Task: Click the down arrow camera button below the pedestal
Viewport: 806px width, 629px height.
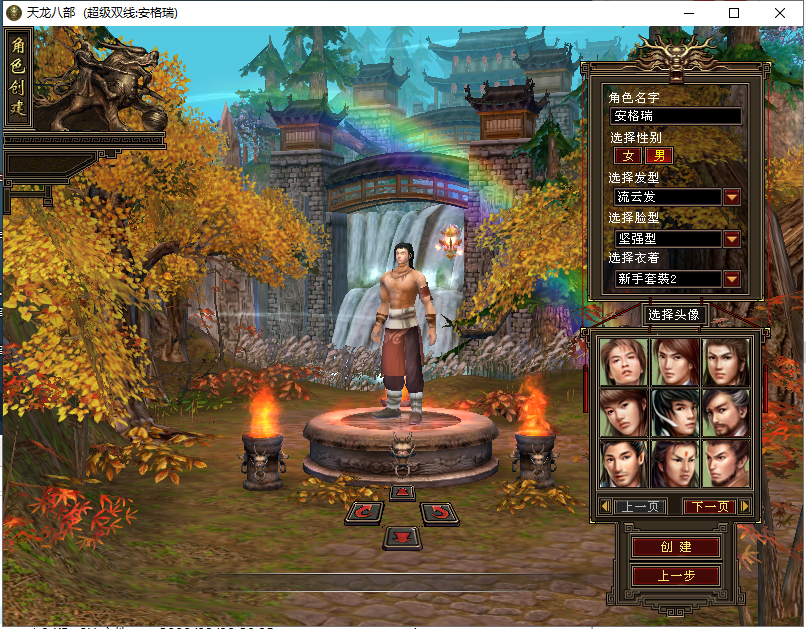Action: [x=402, y=537]
